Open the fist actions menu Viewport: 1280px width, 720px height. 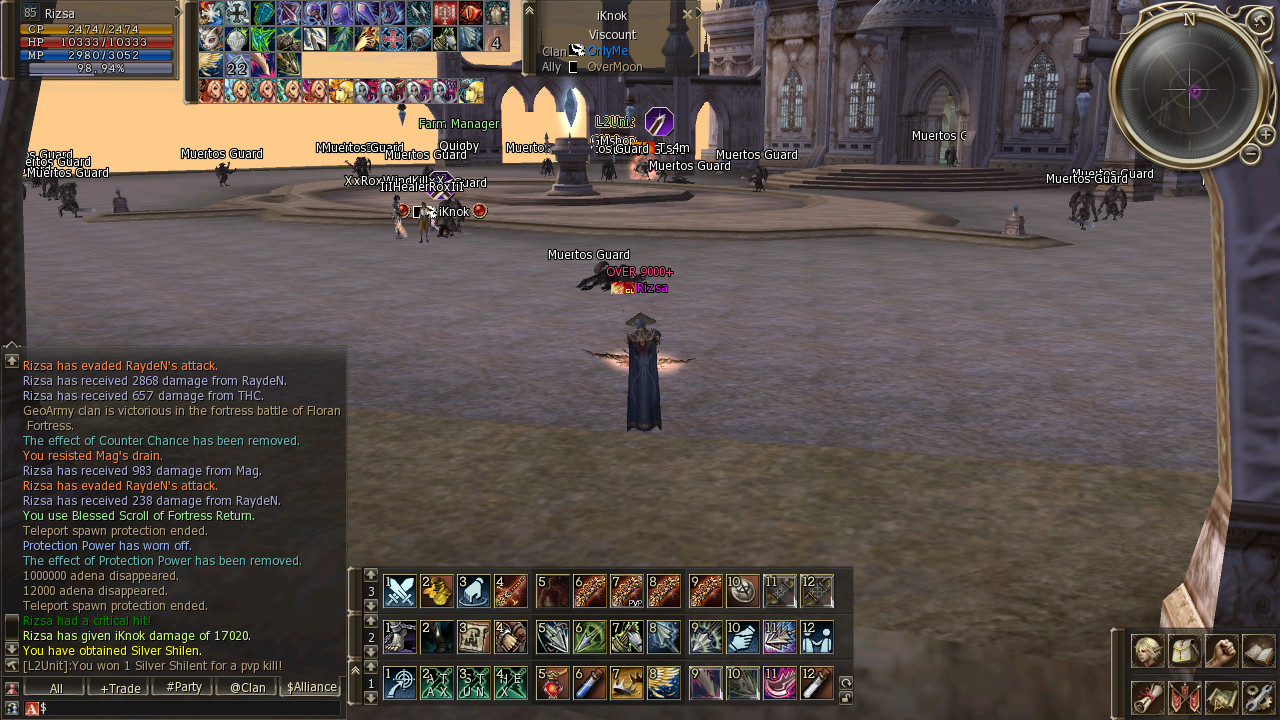(x=1221, y=651)
